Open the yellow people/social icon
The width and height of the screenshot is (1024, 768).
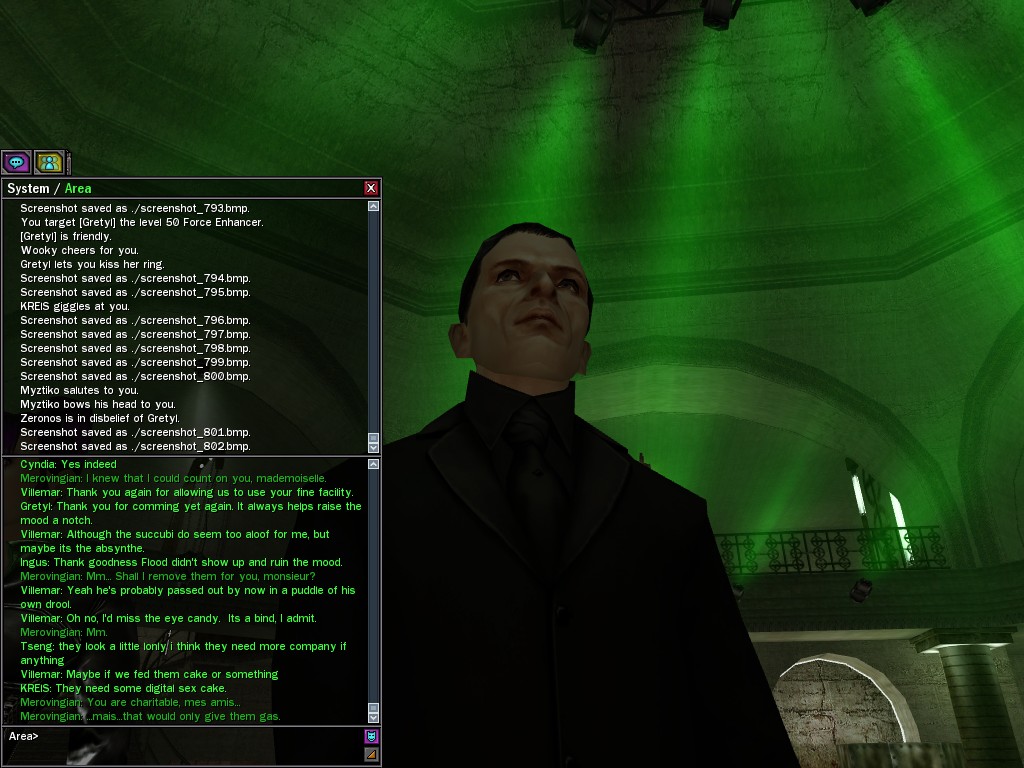coord(49,162)
